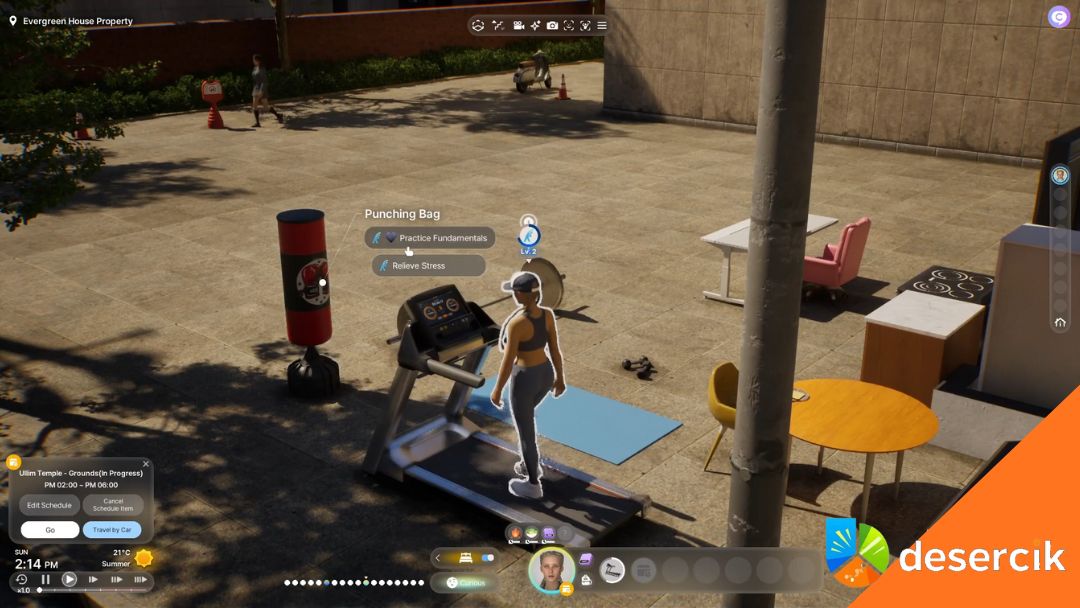Set game speed to normal play
This screenshot has width=1080, height=608.
point(69,579)
